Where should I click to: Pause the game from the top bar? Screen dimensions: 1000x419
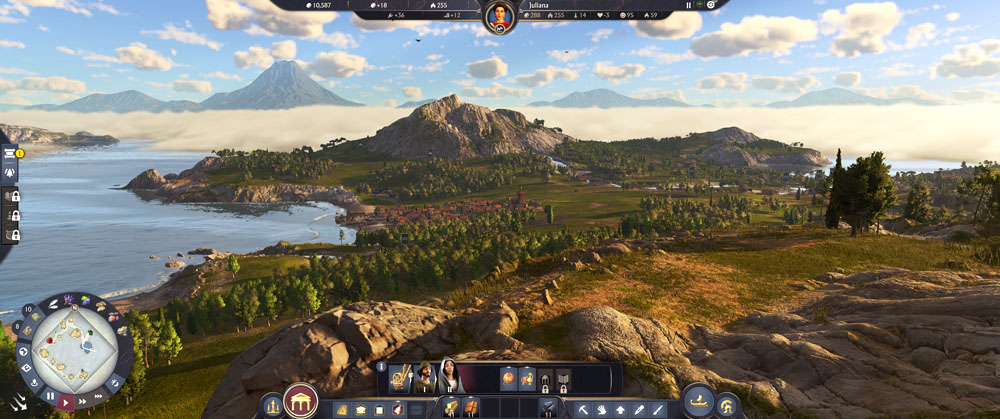coord(688,5)
